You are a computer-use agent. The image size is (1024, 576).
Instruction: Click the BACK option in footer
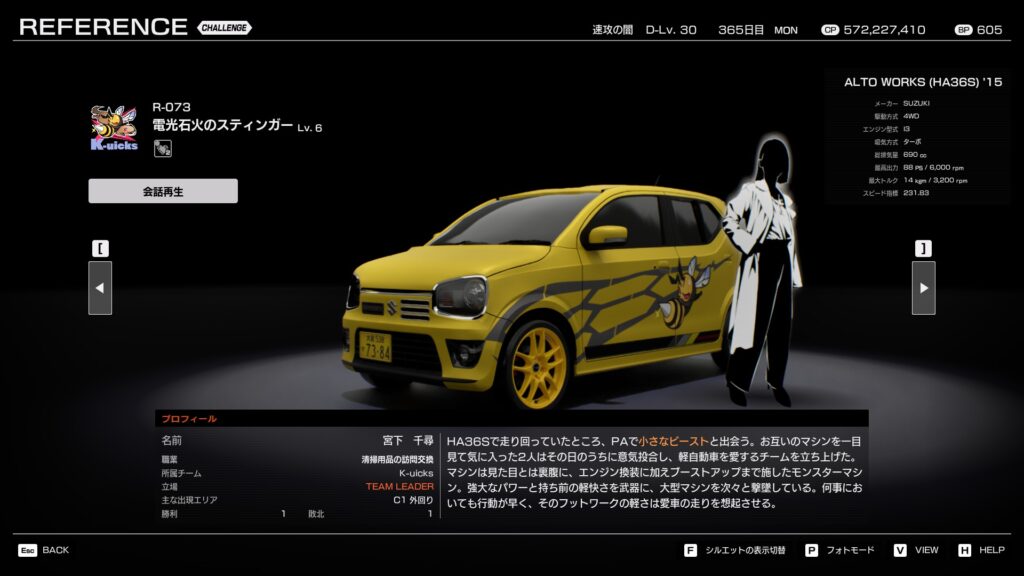(x=44, y=550)
